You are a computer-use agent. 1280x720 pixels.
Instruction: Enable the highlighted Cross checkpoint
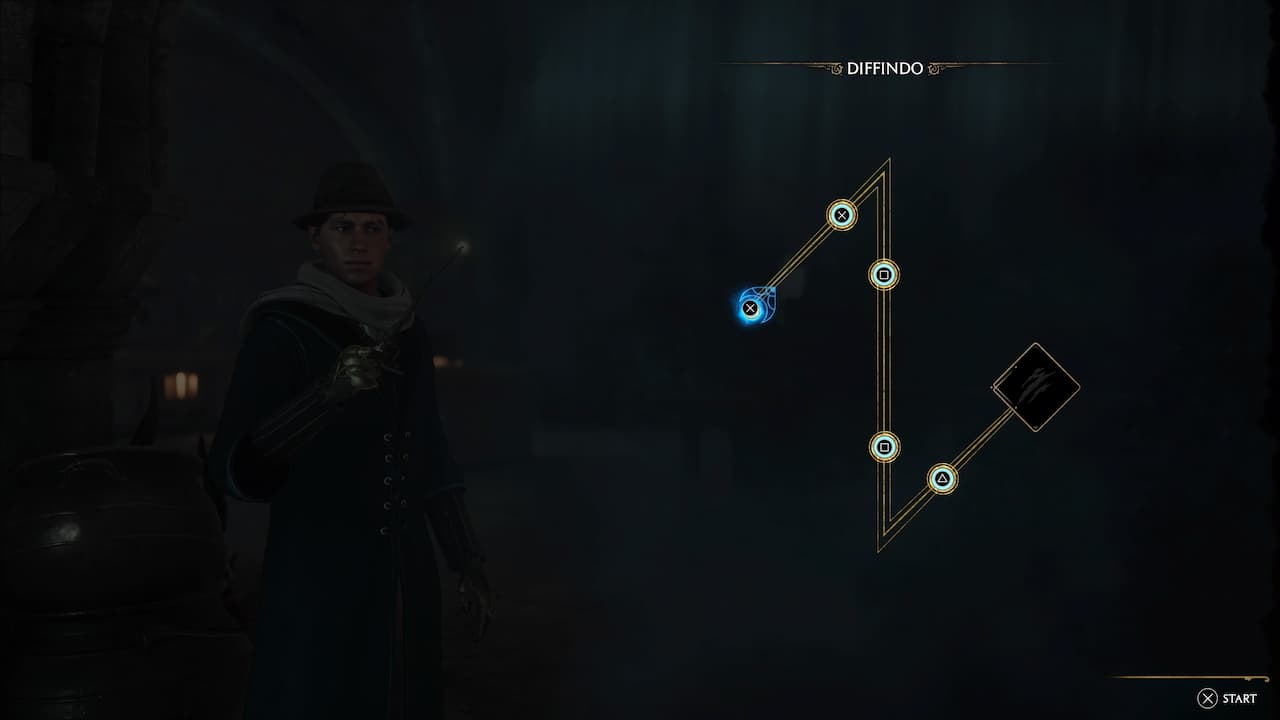pyautogui.click(x=748, y=308)
